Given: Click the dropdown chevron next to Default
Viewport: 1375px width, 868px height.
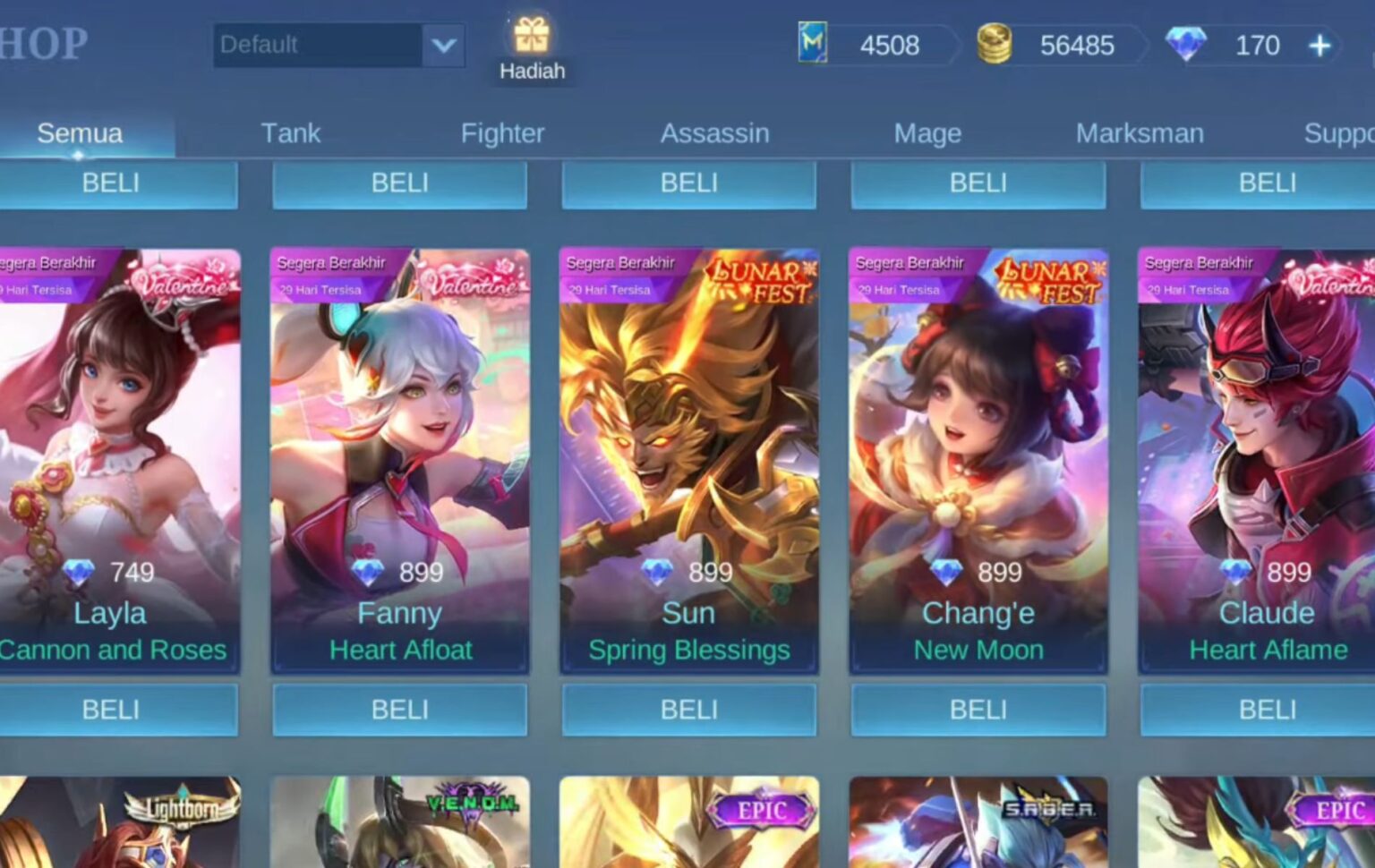Looking at the screenshot, I should [443, 45].
